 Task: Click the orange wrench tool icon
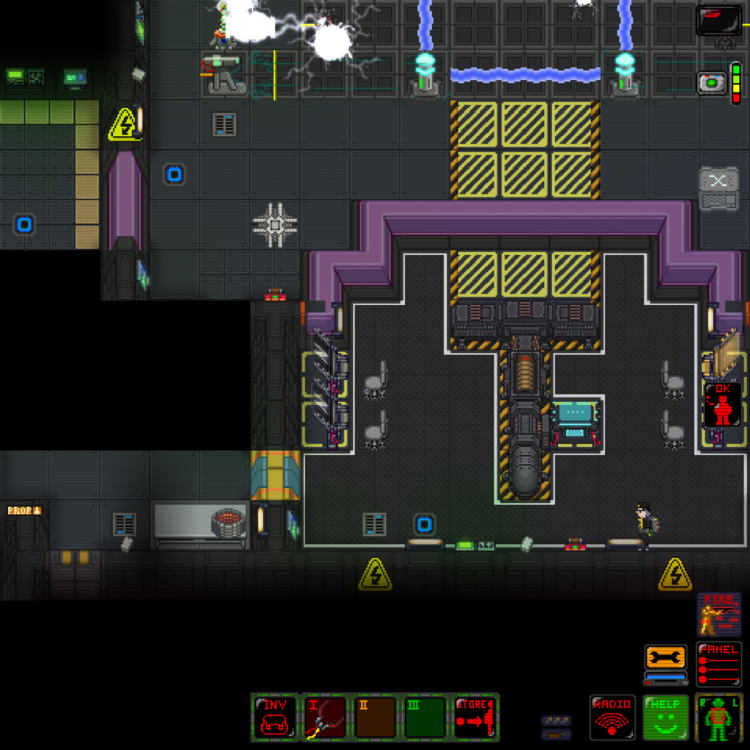(666, 659)
